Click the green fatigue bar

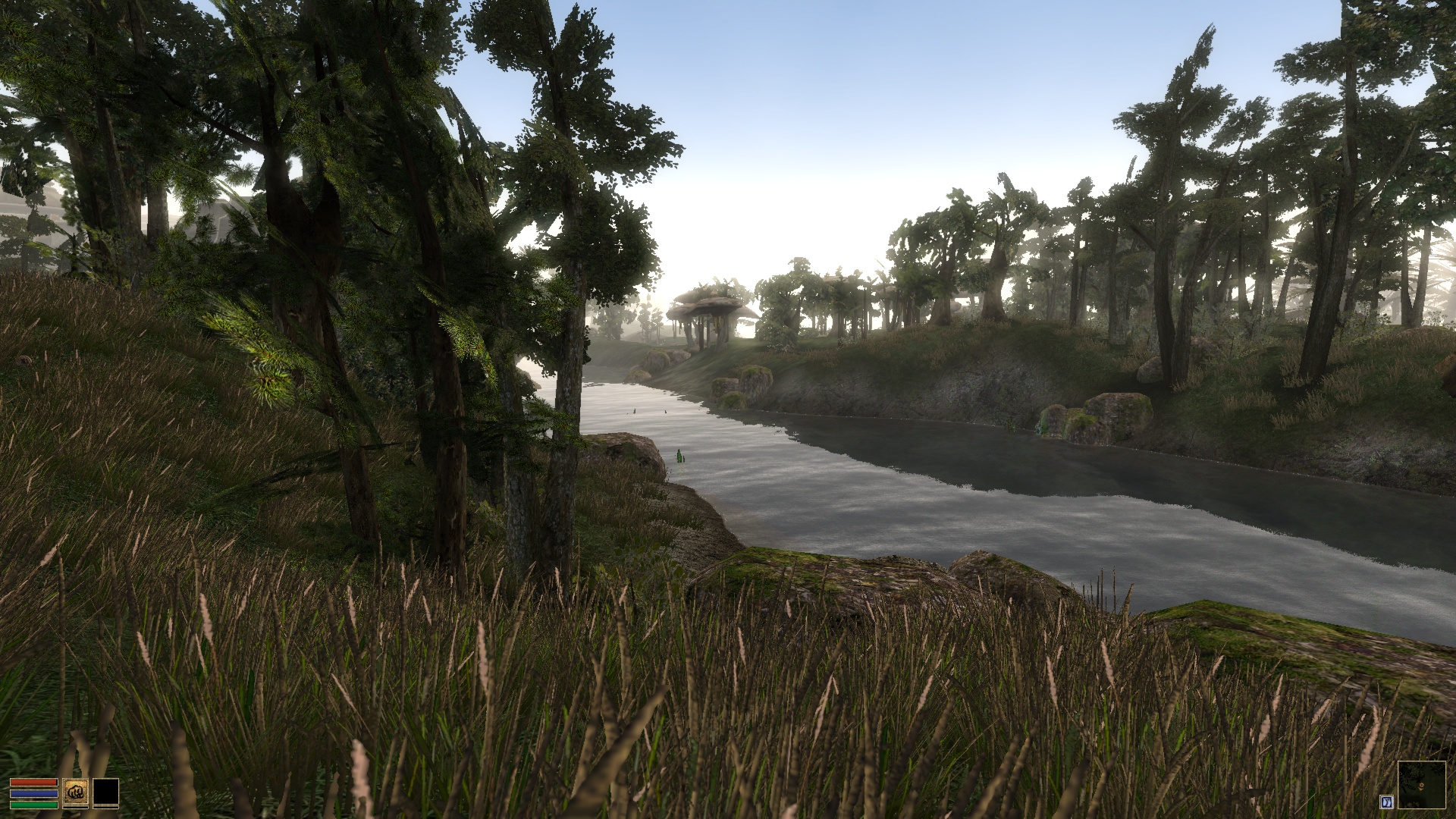[x=33, y=806]
